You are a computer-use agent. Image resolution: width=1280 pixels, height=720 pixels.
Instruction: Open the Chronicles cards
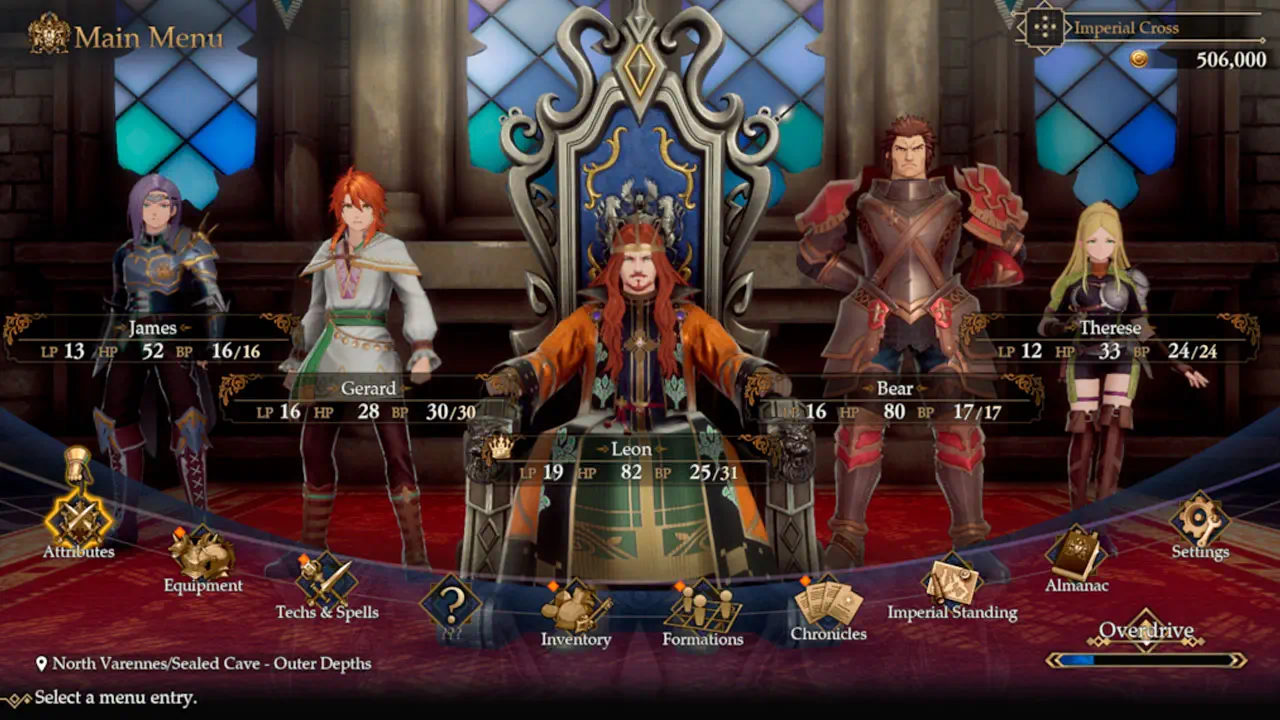pos(828,603)
